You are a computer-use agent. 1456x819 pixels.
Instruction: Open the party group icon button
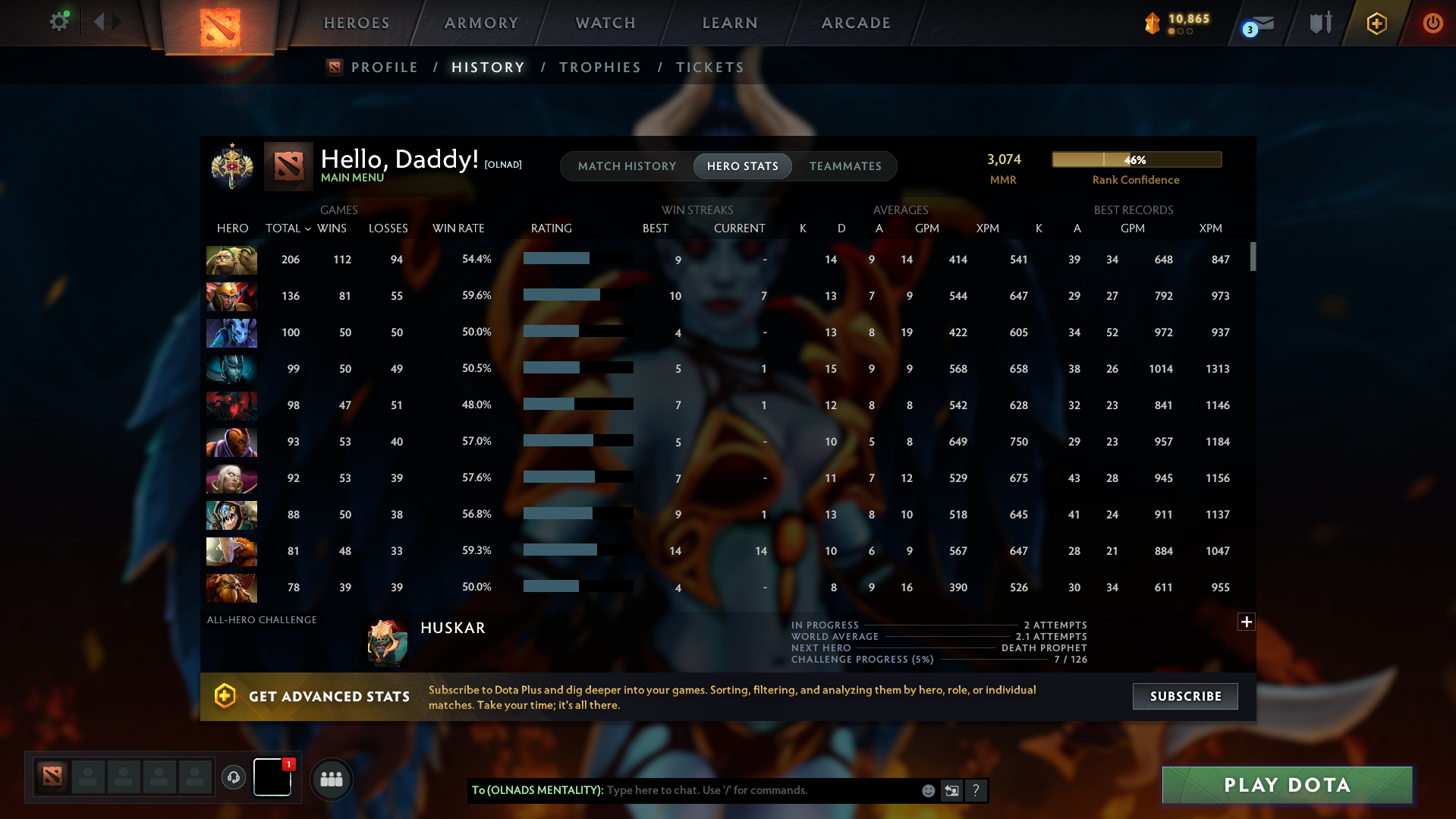pos(332,779)
